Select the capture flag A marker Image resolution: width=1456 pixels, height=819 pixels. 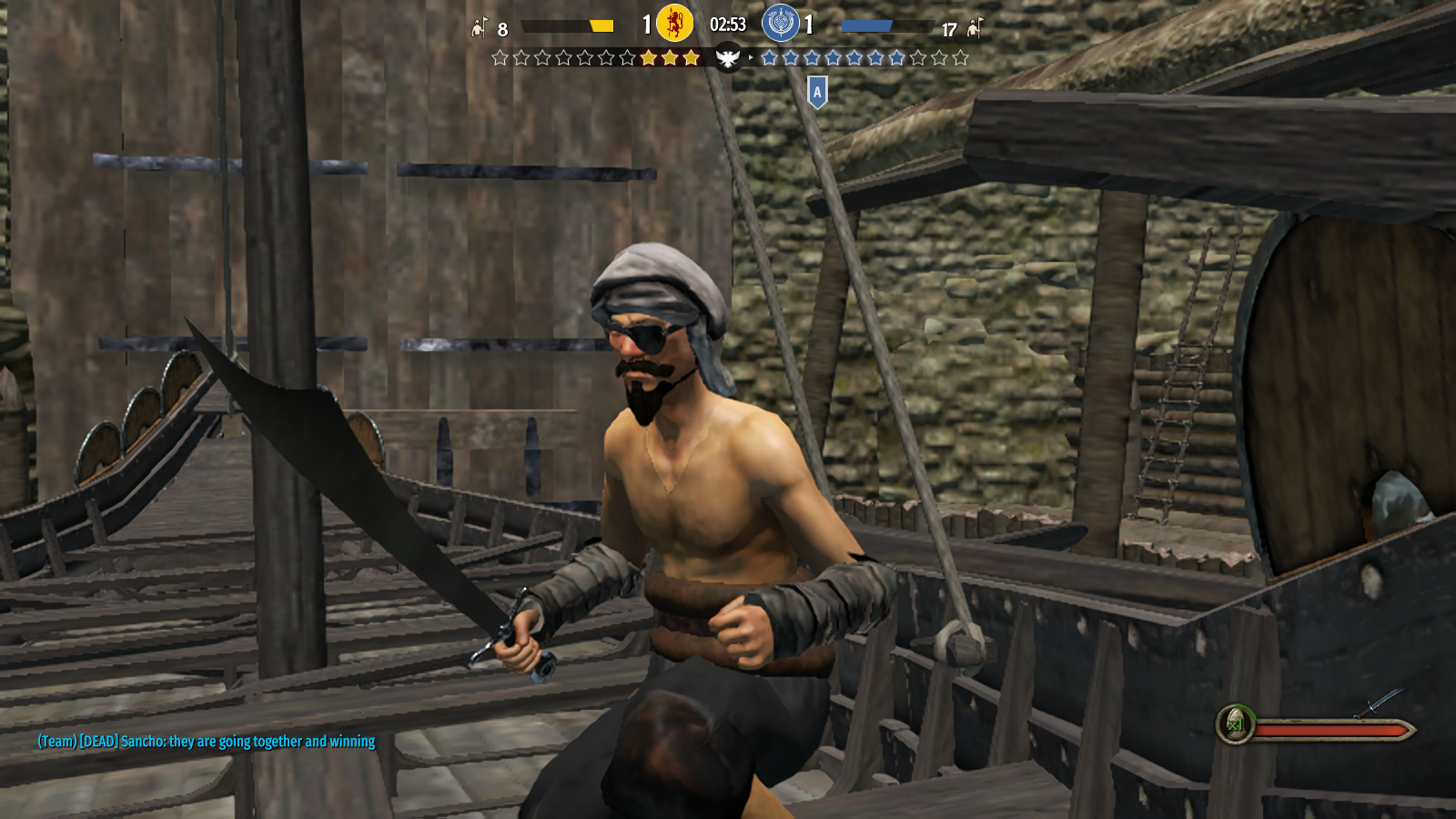click(x=817, y=92)
